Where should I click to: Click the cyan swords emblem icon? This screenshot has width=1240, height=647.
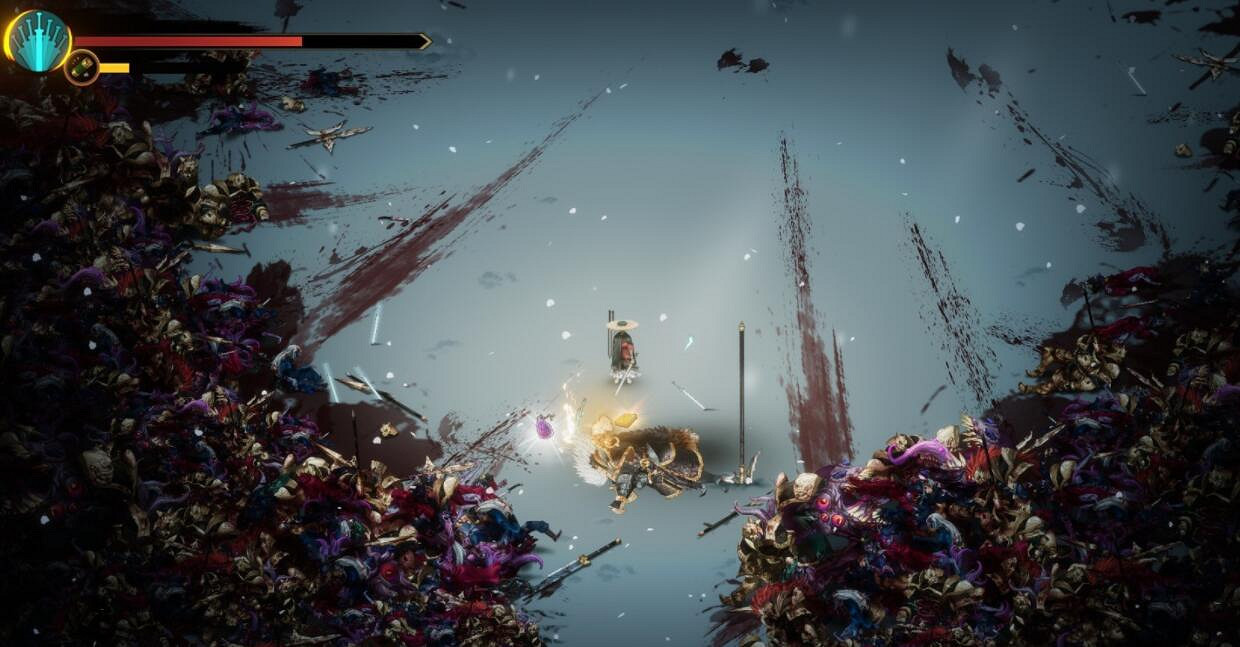40,41
